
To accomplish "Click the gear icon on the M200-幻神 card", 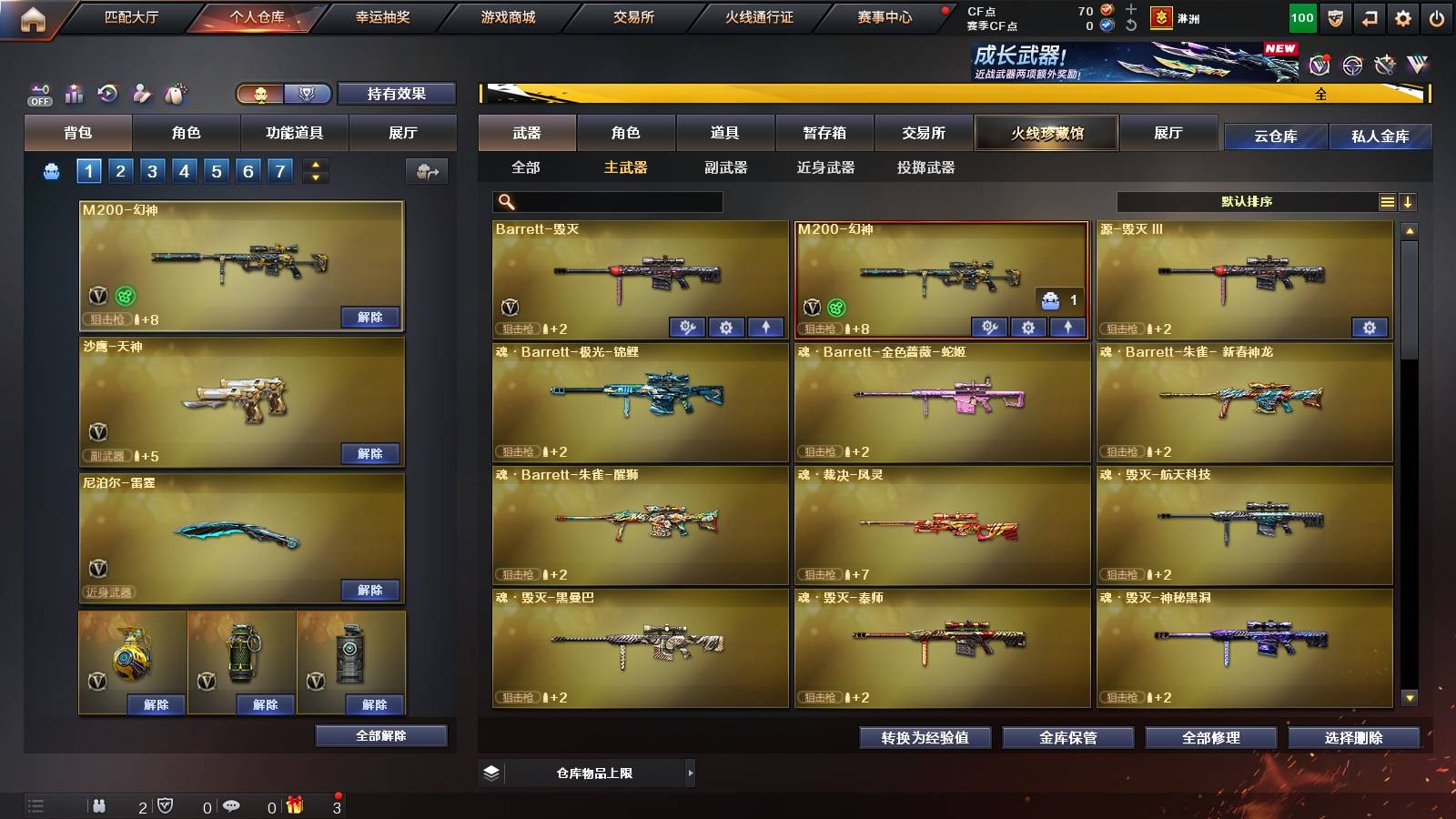I will [x=1028, y=328].
